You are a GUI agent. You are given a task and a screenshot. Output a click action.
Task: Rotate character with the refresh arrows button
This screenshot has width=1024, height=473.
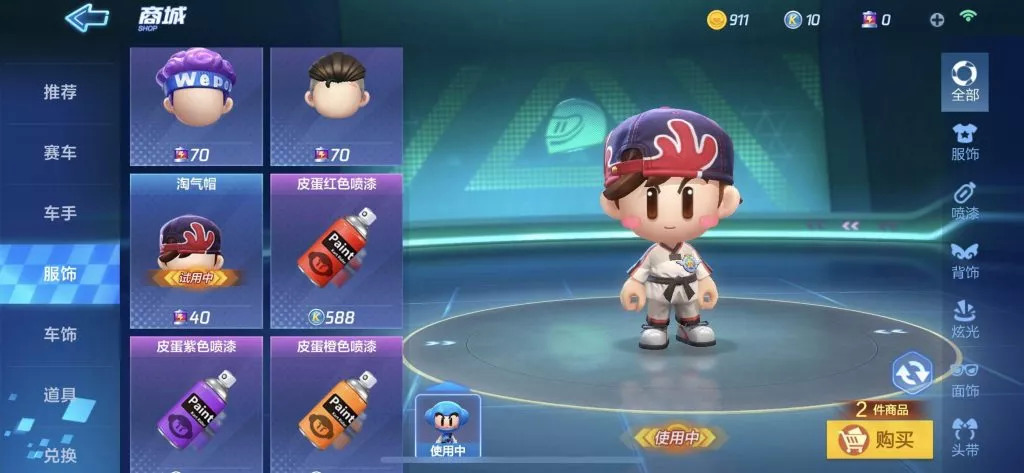point(911,373)
